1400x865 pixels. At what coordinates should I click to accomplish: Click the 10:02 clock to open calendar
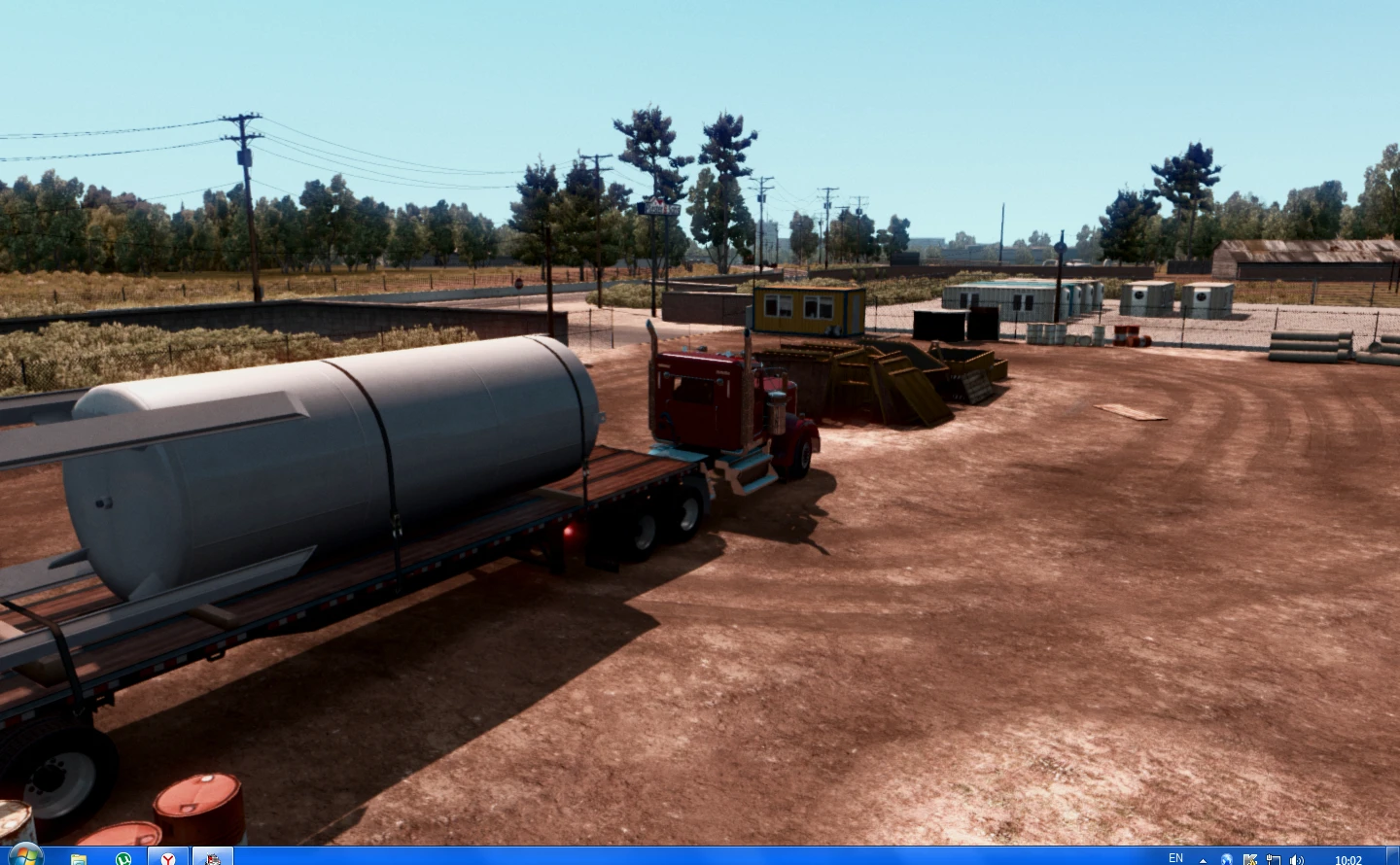[x=1349, y=859]
